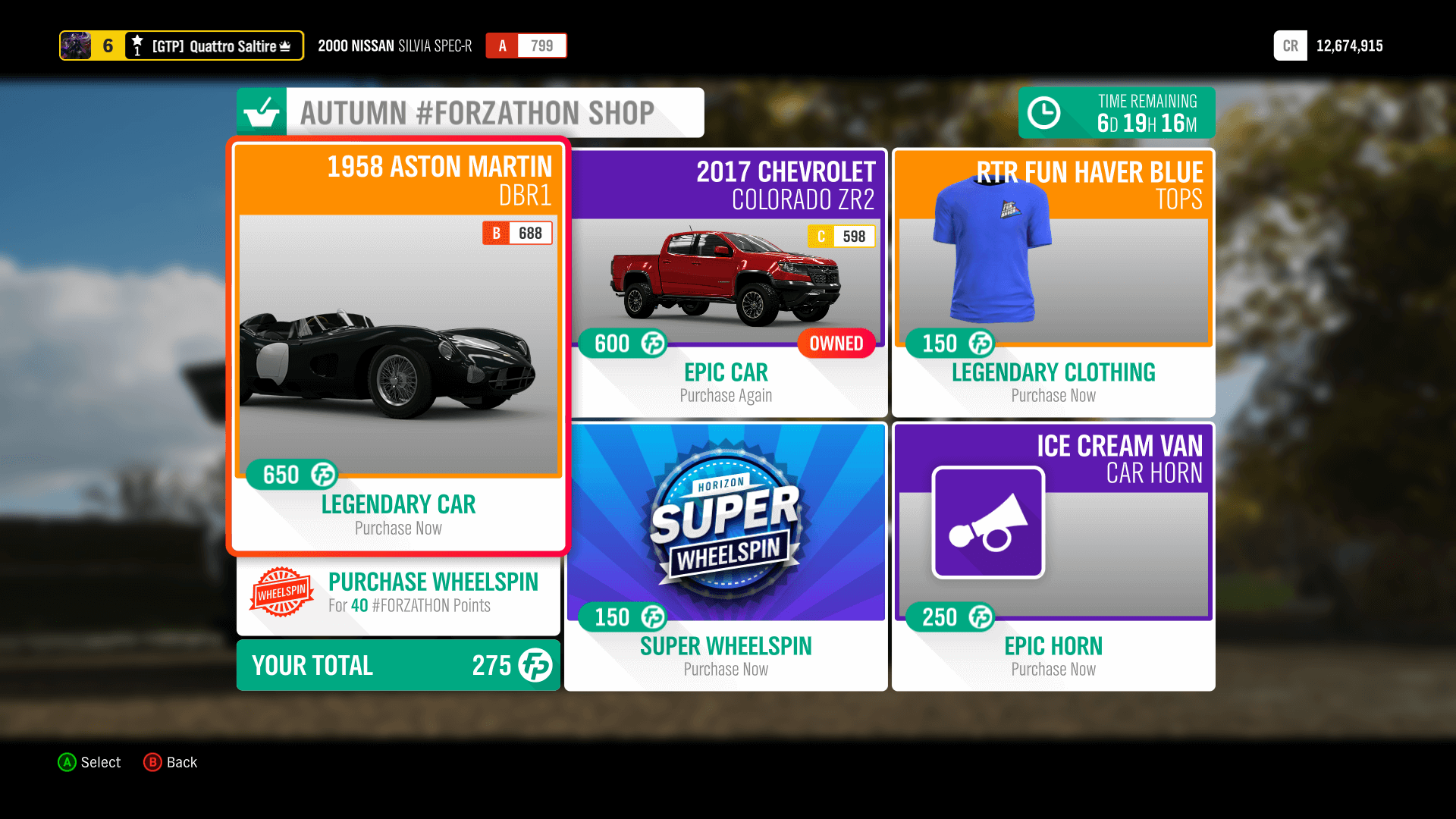The image size is (1456, 819).
Task: Click the shopping basket icon on the shop header
Action: point(261,112)
